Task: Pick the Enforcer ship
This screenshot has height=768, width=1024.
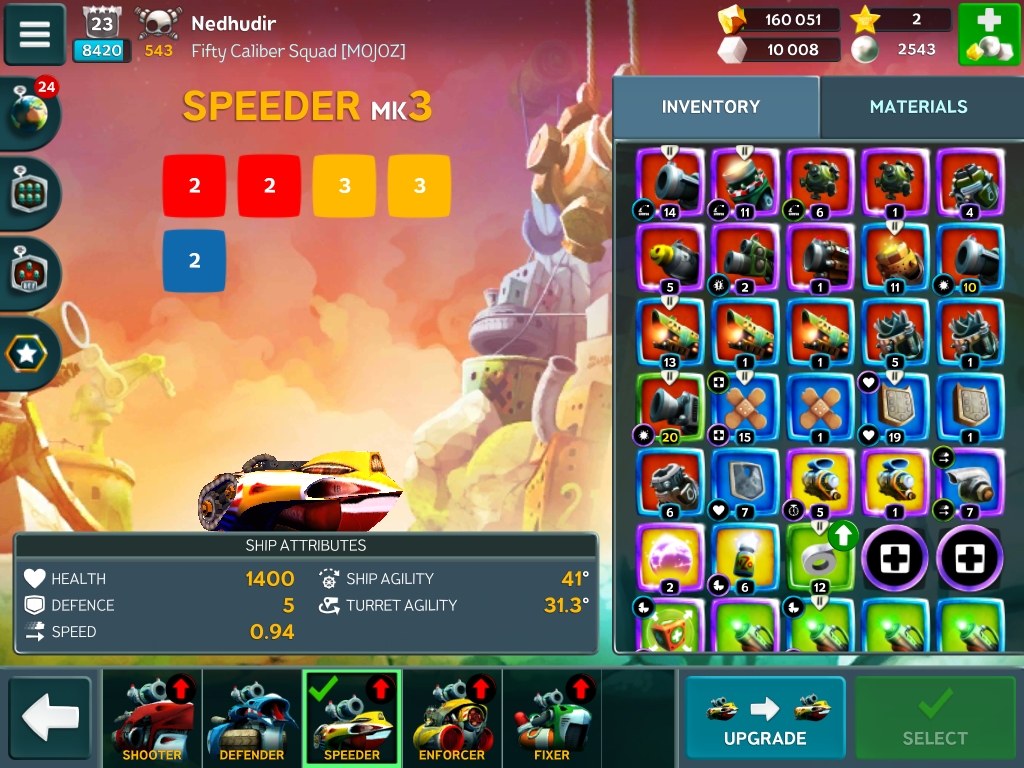Action: (452, 718)
